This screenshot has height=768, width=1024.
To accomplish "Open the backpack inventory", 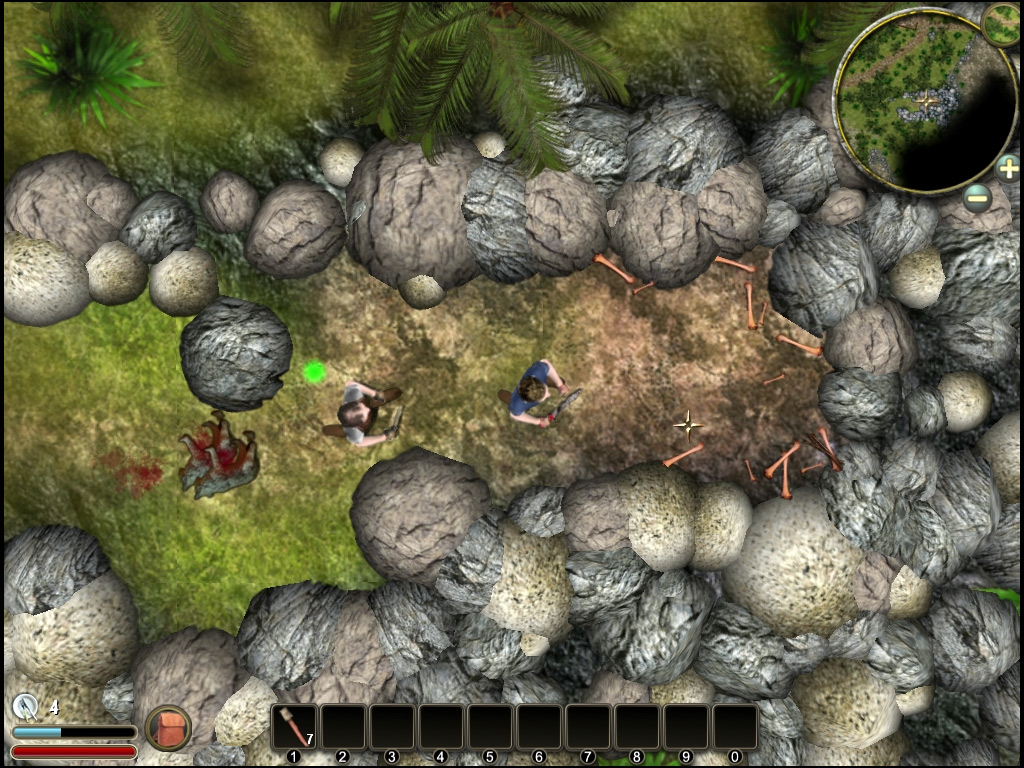I will tap(168, 728).
